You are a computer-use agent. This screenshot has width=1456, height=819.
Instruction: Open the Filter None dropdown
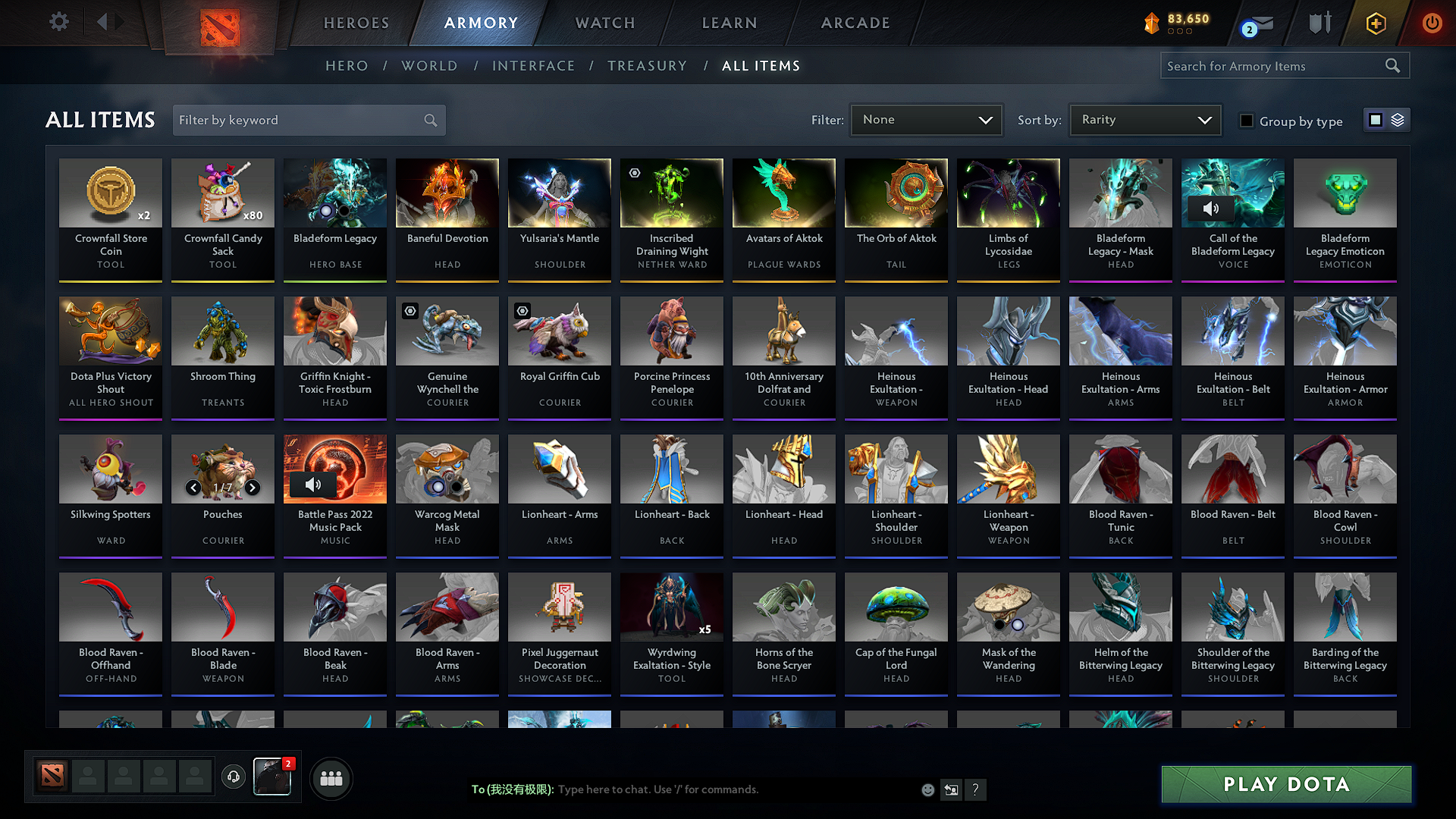(926, 119)
